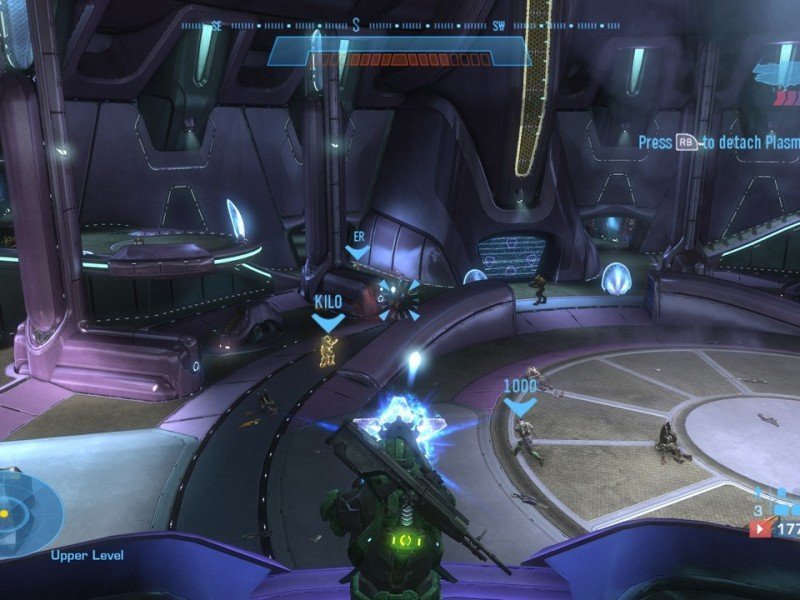800x600 pixels.
Task: Select the KILO teammate waypoint marker
Action: [x=328, y=321]
